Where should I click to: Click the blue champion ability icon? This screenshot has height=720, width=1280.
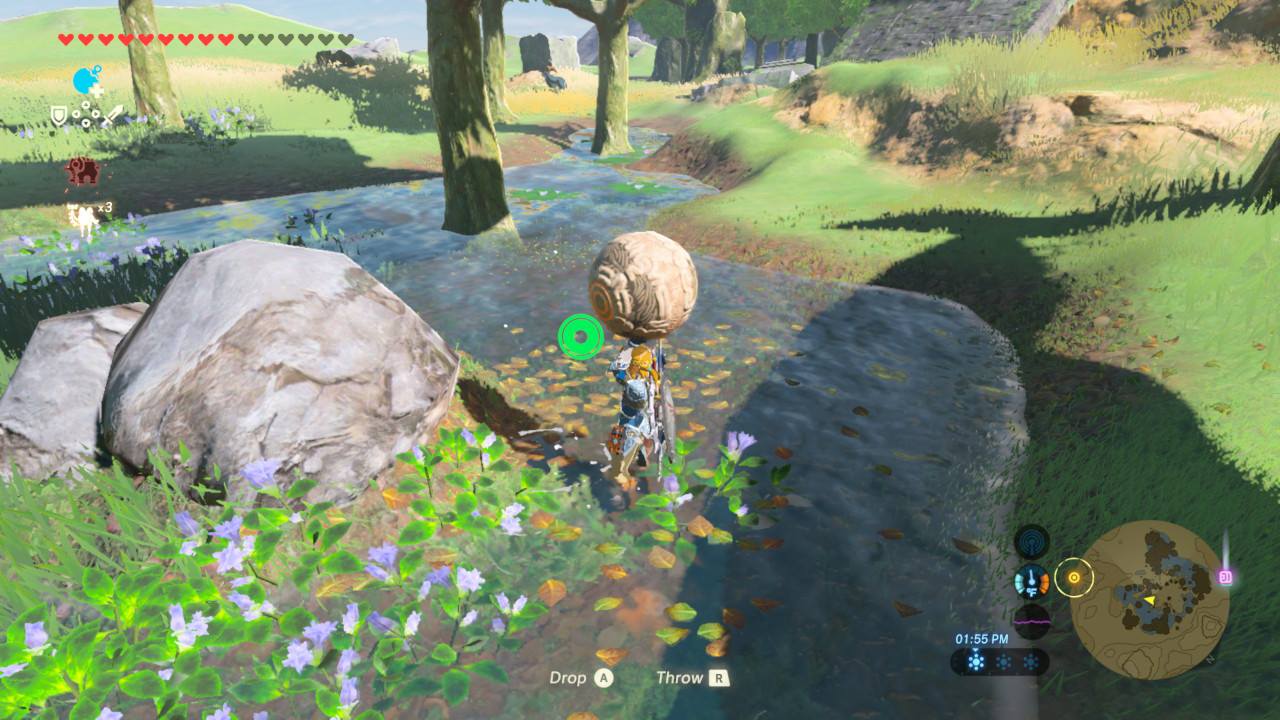pyautogui.click(x=87, y=80)
